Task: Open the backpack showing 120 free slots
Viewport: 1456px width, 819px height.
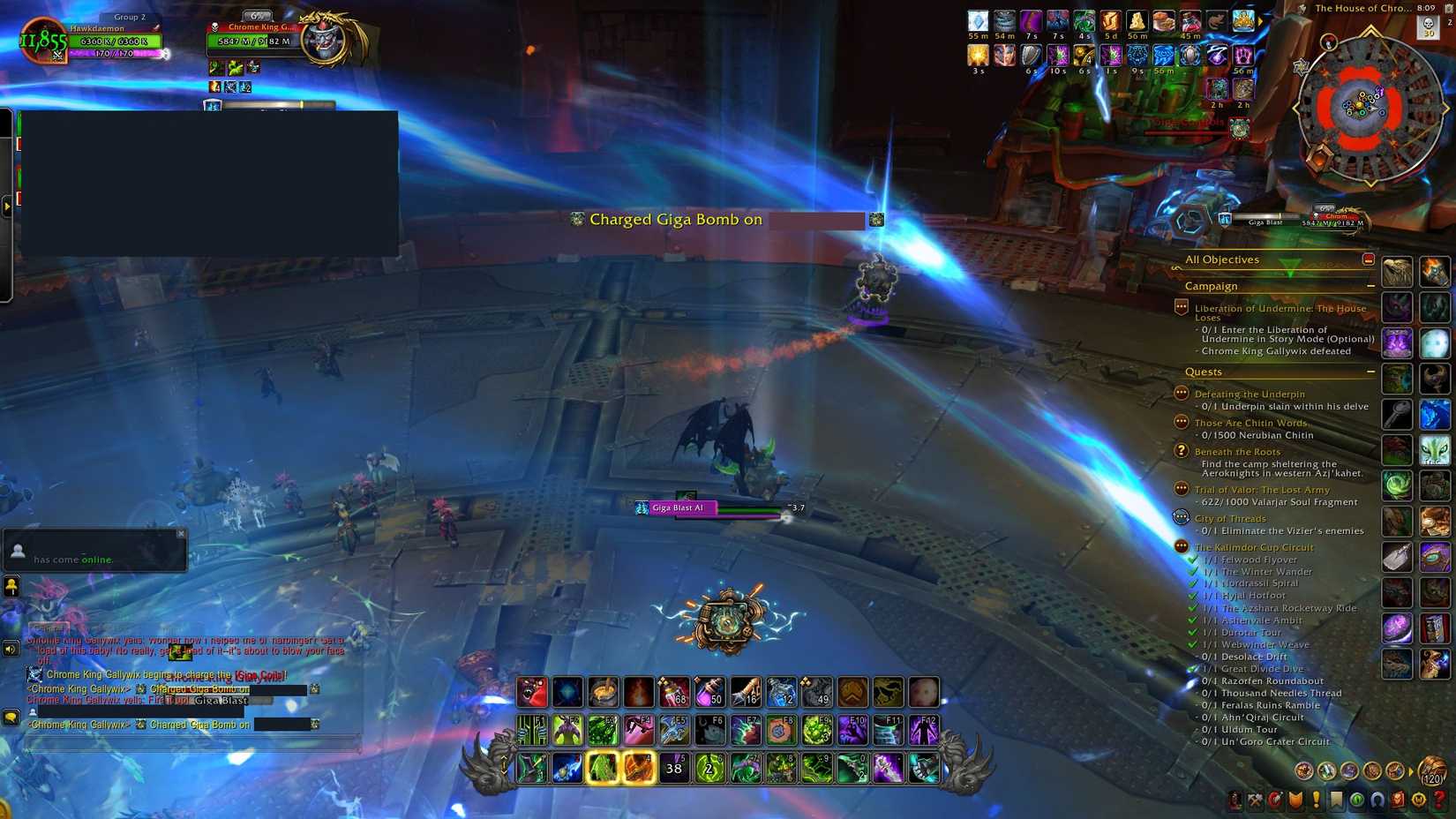Action: click(1434, 772)
